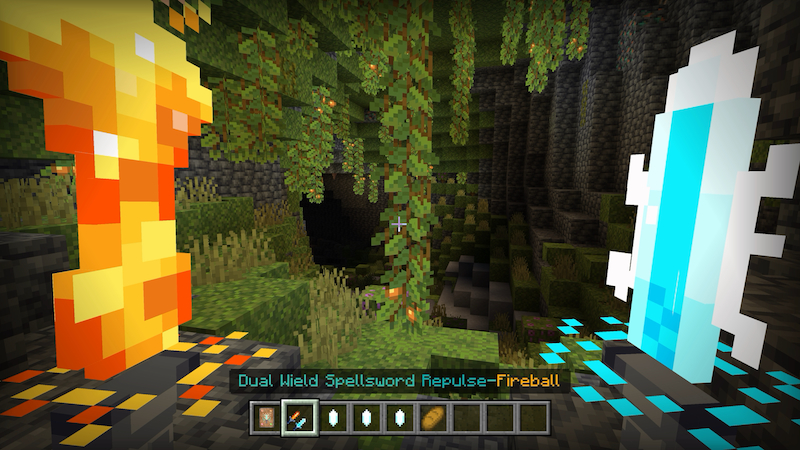
Task: Select the spell book hotbar slot
Action: click(x=267, y=416)
